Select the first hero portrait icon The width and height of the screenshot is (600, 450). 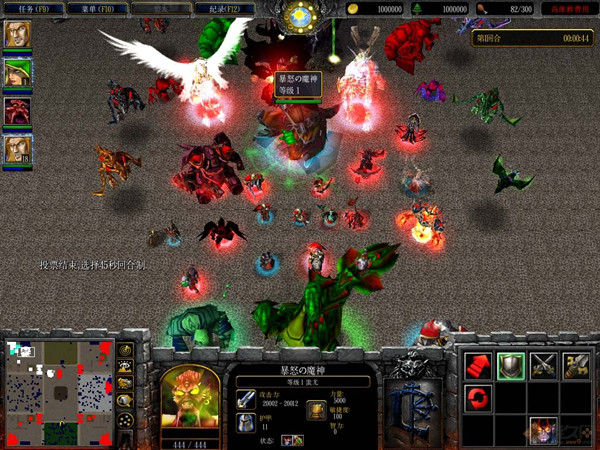point(17,34)
